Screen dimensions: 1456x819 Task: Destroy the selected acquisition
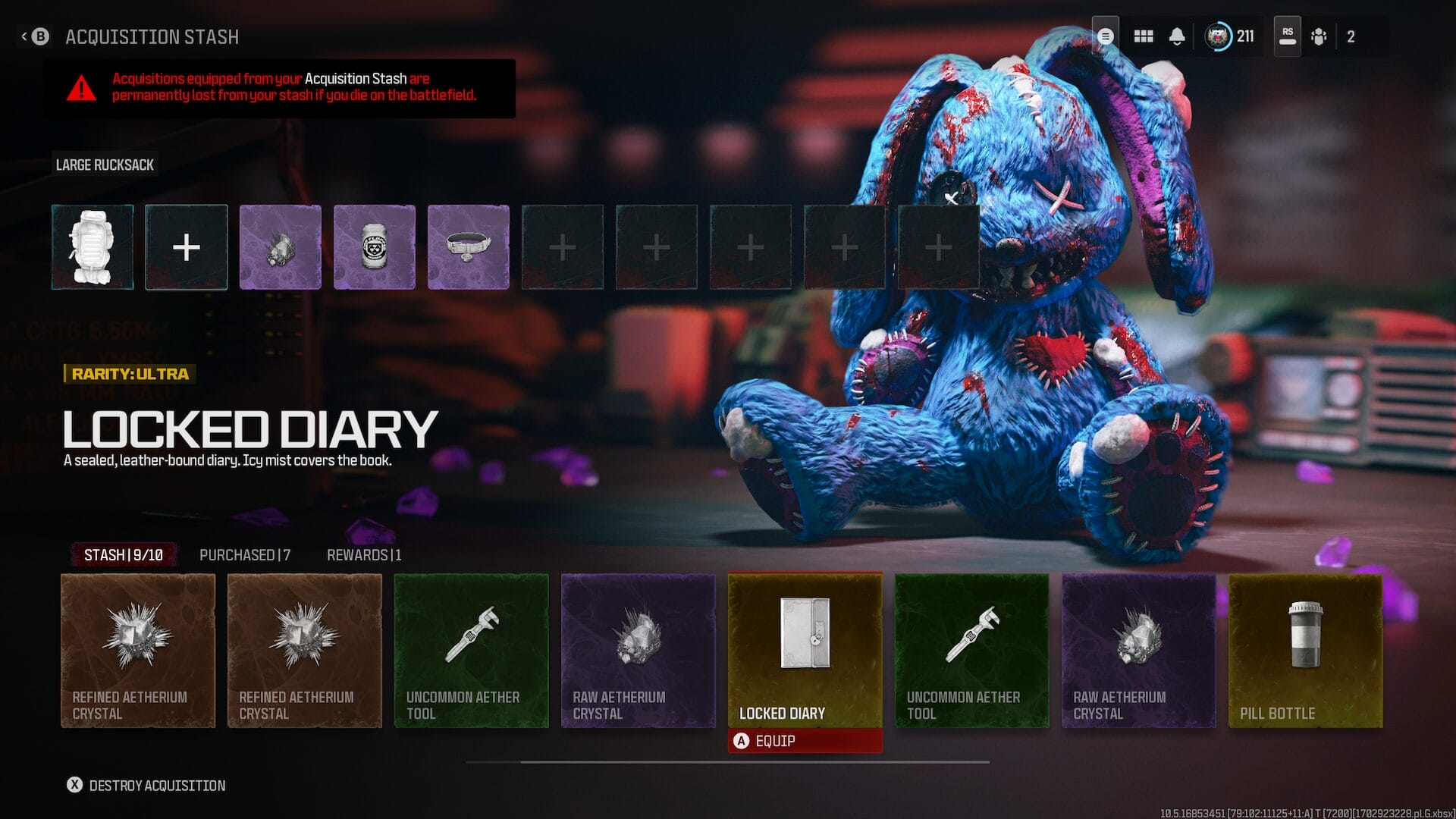(x=146, y=786)
